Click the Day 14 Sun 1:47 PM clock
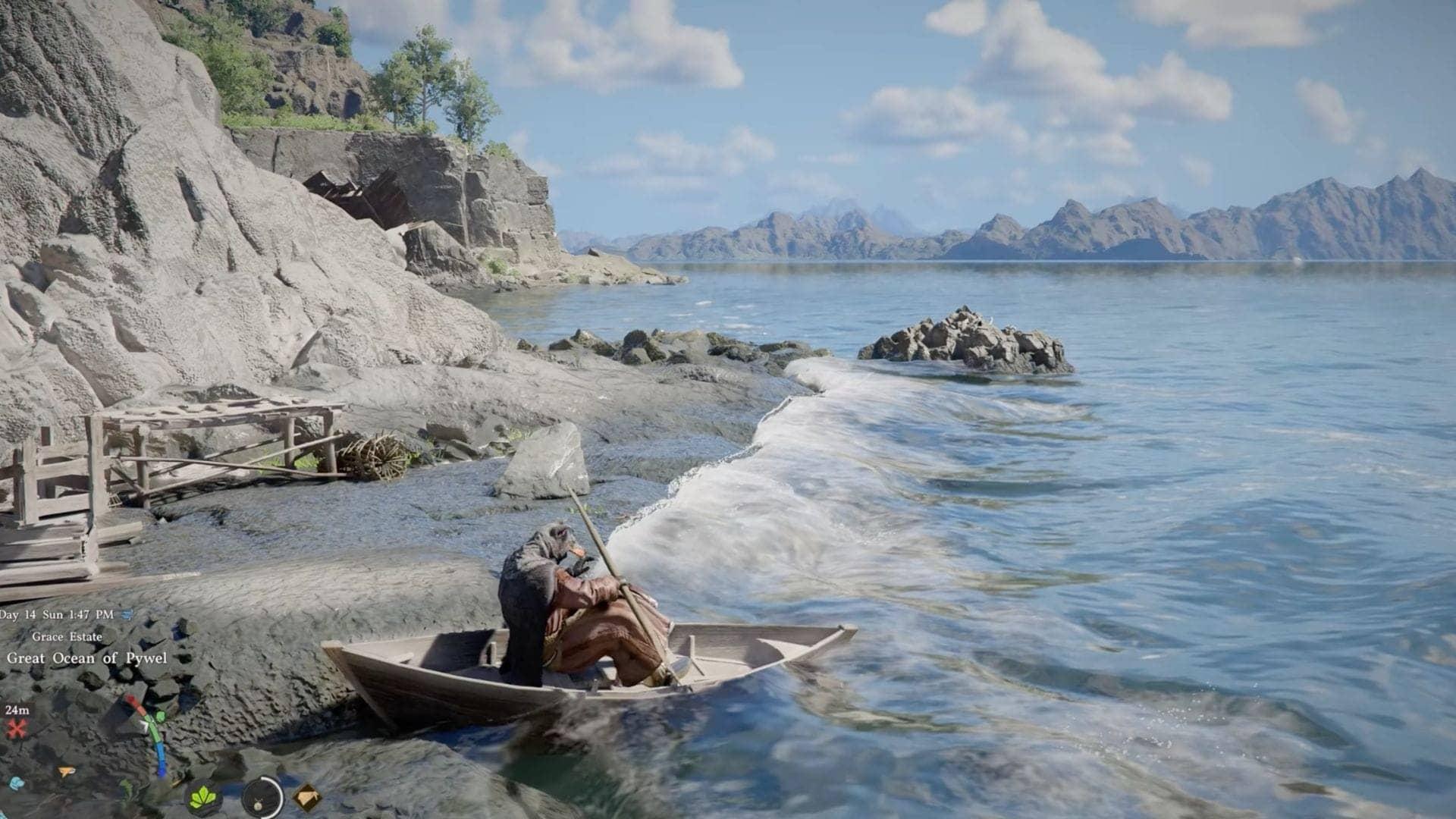This screenshot has width=1456, height=819. (x=57, y=613)
